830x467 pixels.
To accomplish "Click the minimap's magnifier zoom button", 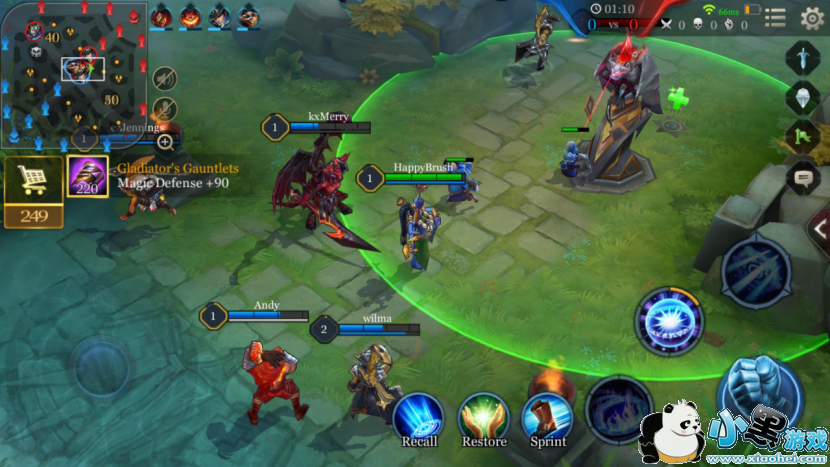I will coord(165,142).
